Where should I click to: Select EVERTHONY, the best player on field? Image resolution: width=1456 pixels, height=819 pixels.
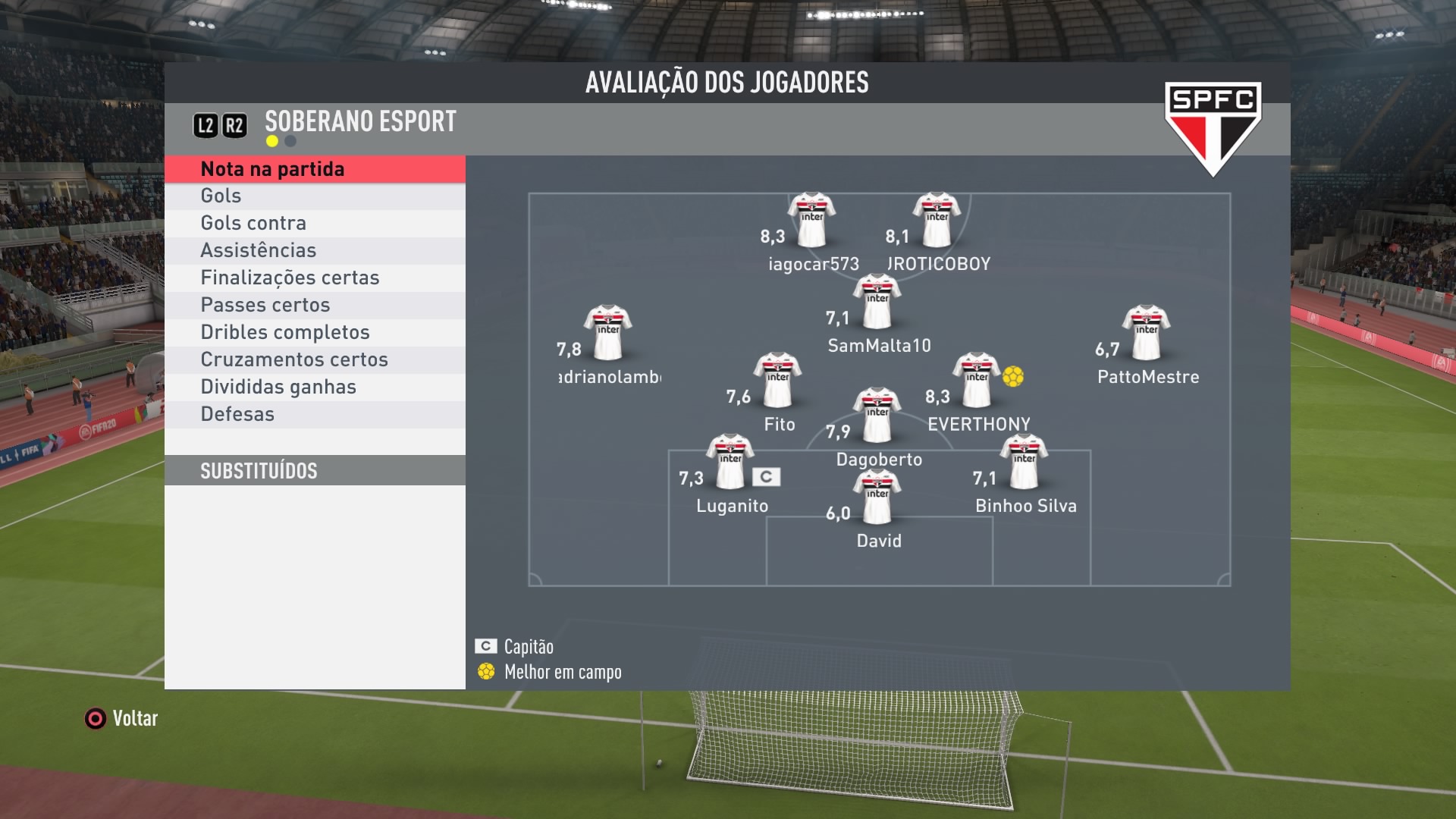tap(977, 381)
